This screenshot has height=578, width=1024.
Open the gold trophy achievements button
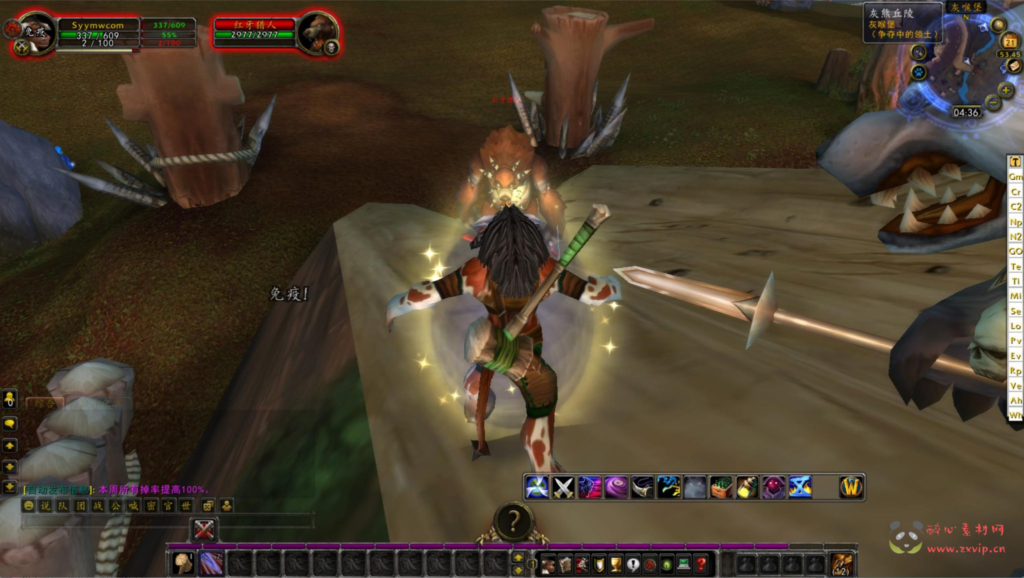click(616, 564)
